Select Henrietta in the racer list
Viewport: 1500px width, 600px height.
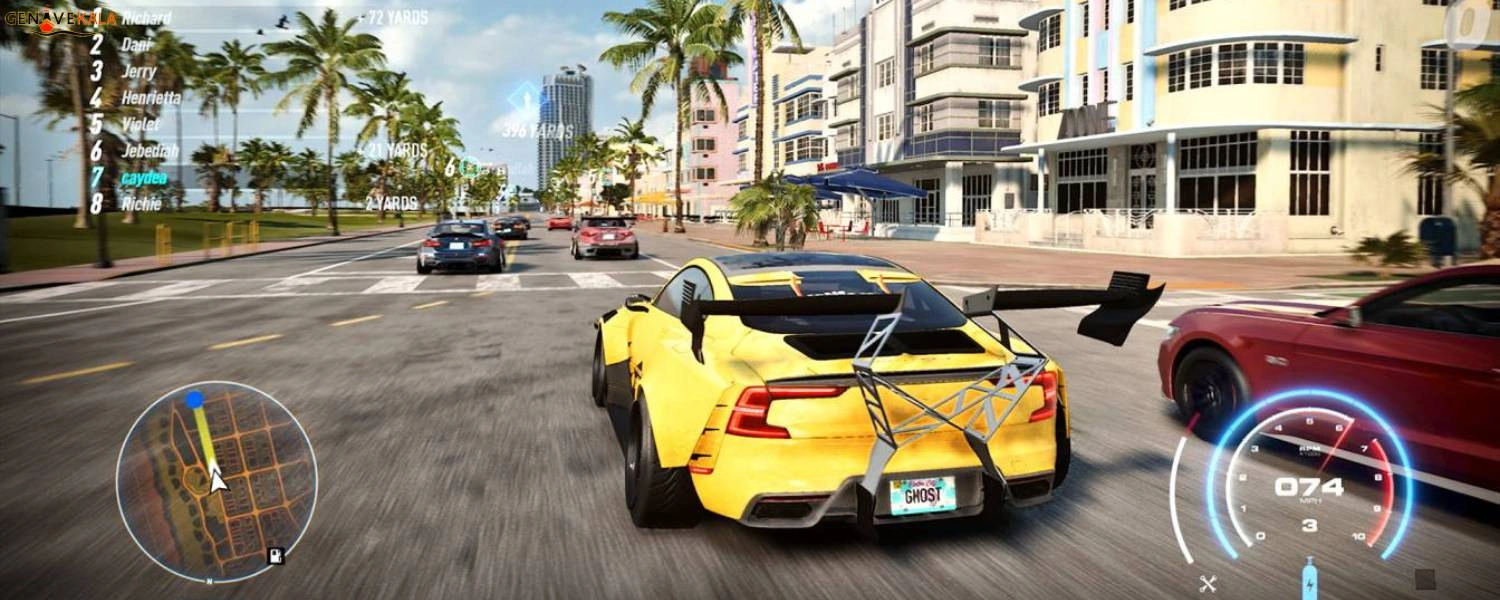click(150, 98)
